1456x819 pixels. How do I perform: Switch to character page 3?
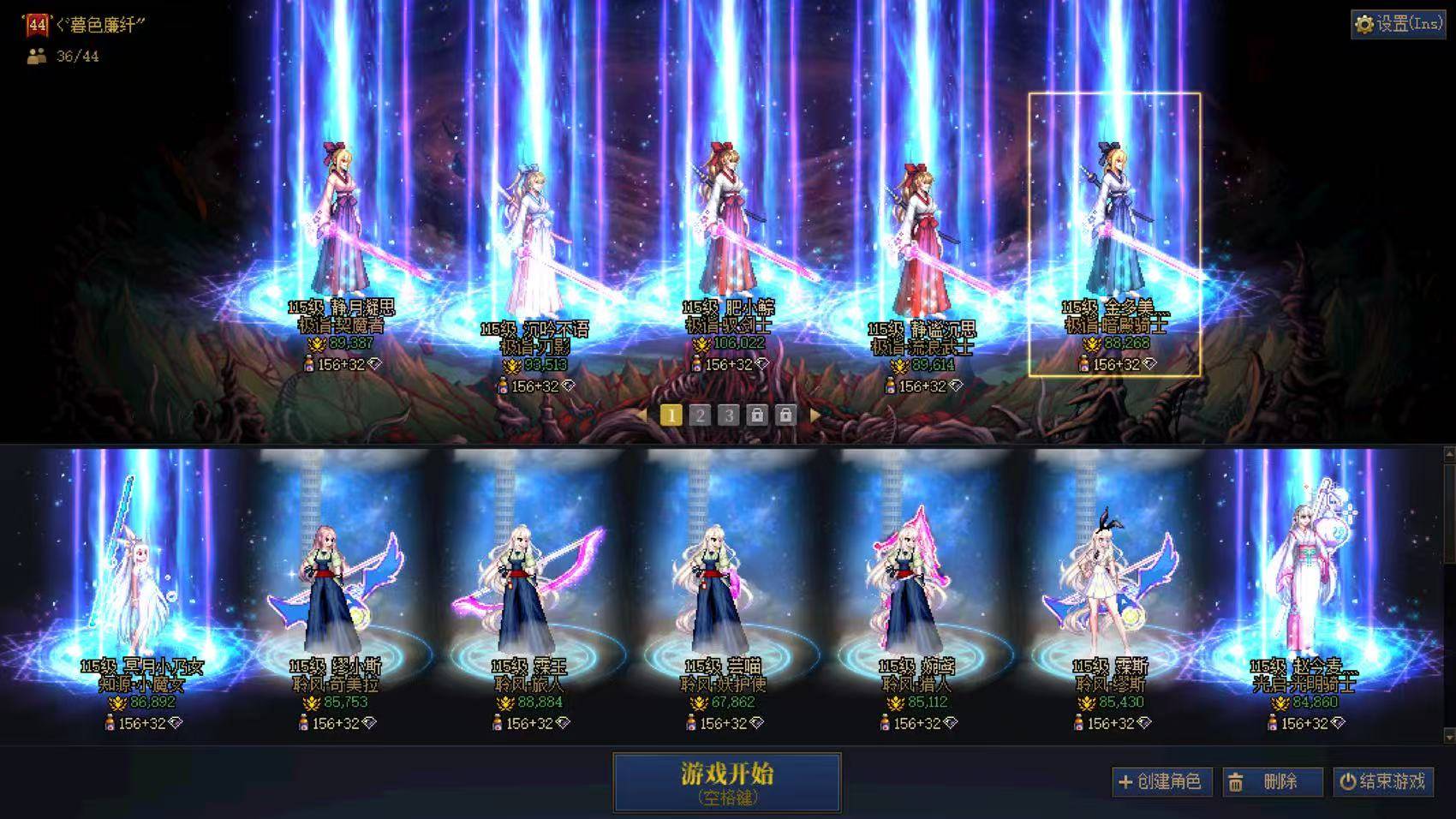point(729,414)
